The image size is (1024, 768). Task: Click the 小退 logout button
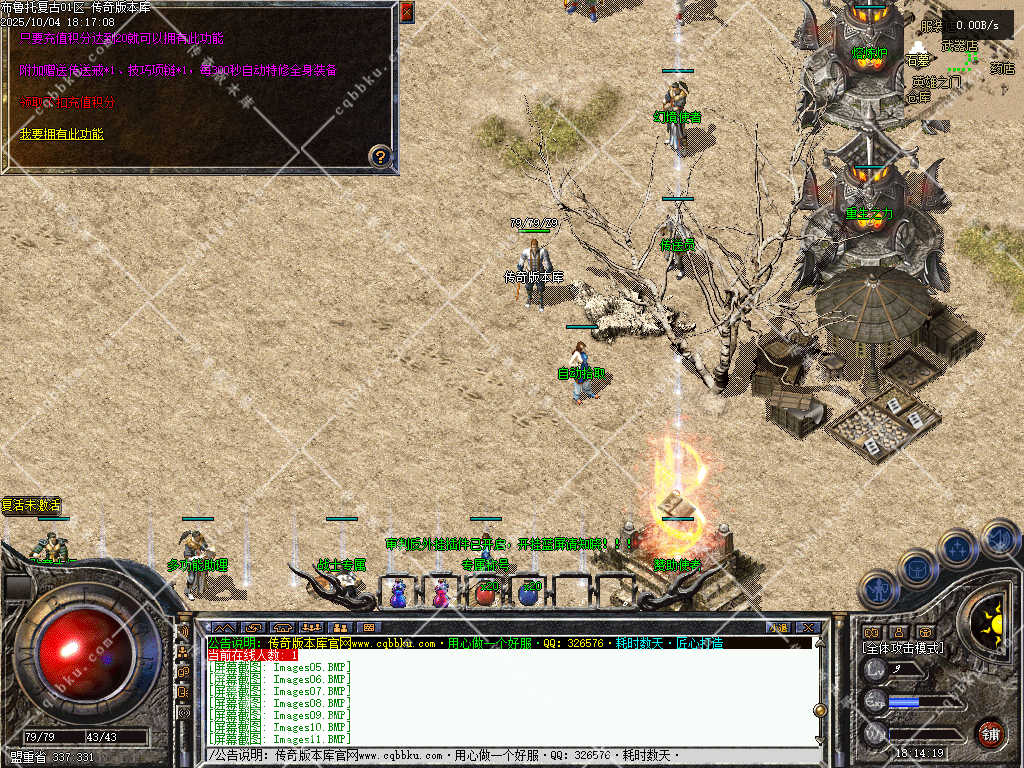pyautogui.click(x=777, y=627)
